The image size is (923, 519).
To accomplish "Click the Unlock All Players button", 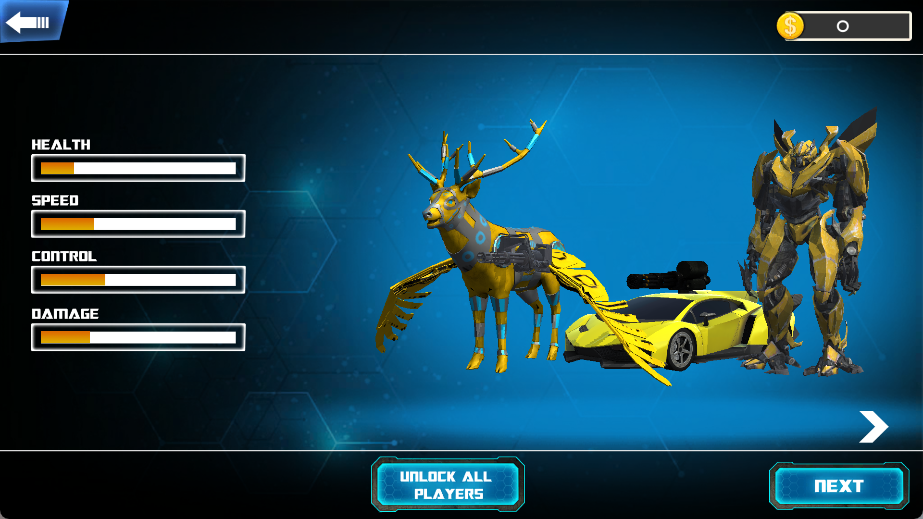I will tap(448, 485).
